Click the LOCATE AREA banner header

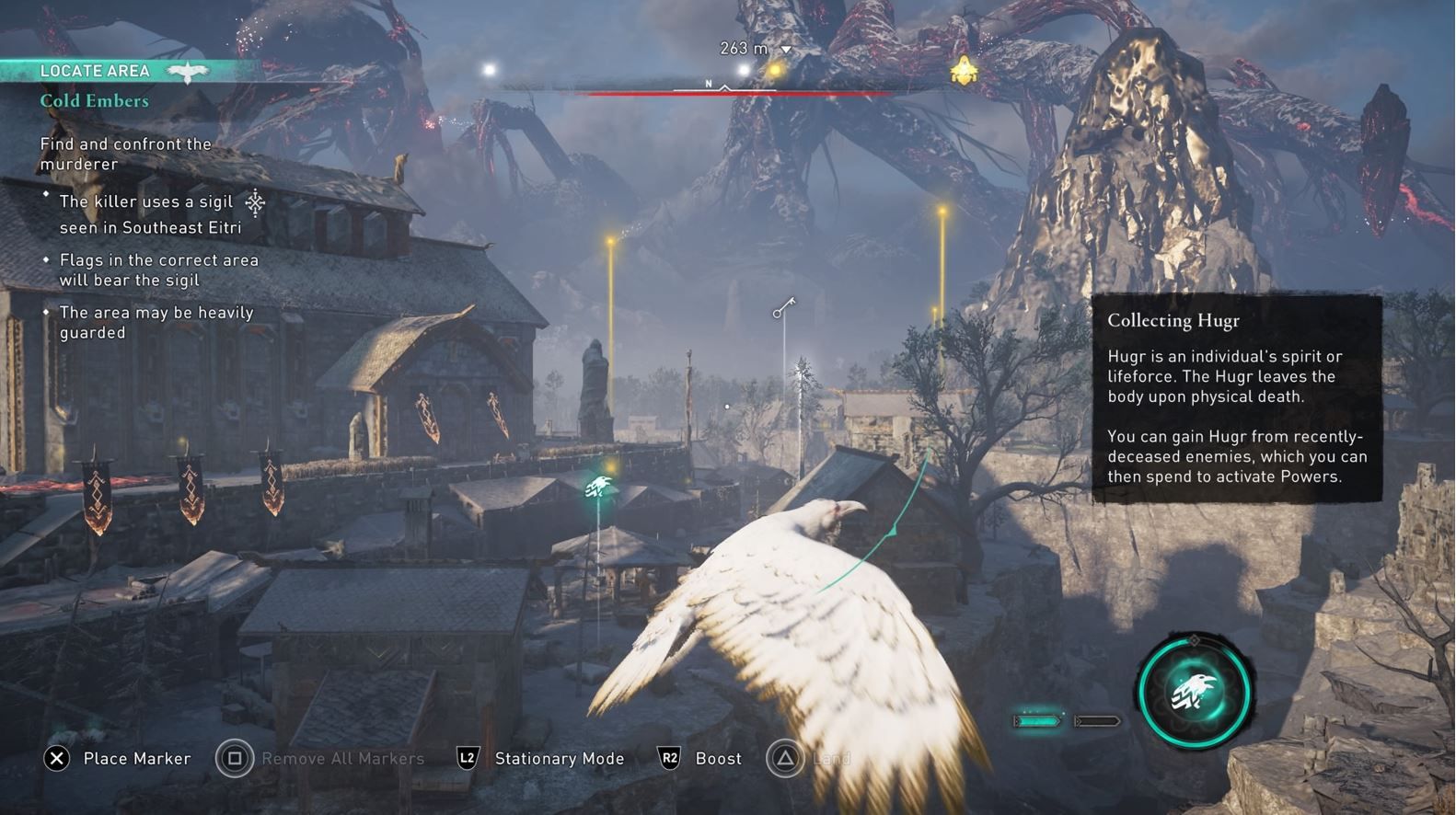click(x=95, y=70)
